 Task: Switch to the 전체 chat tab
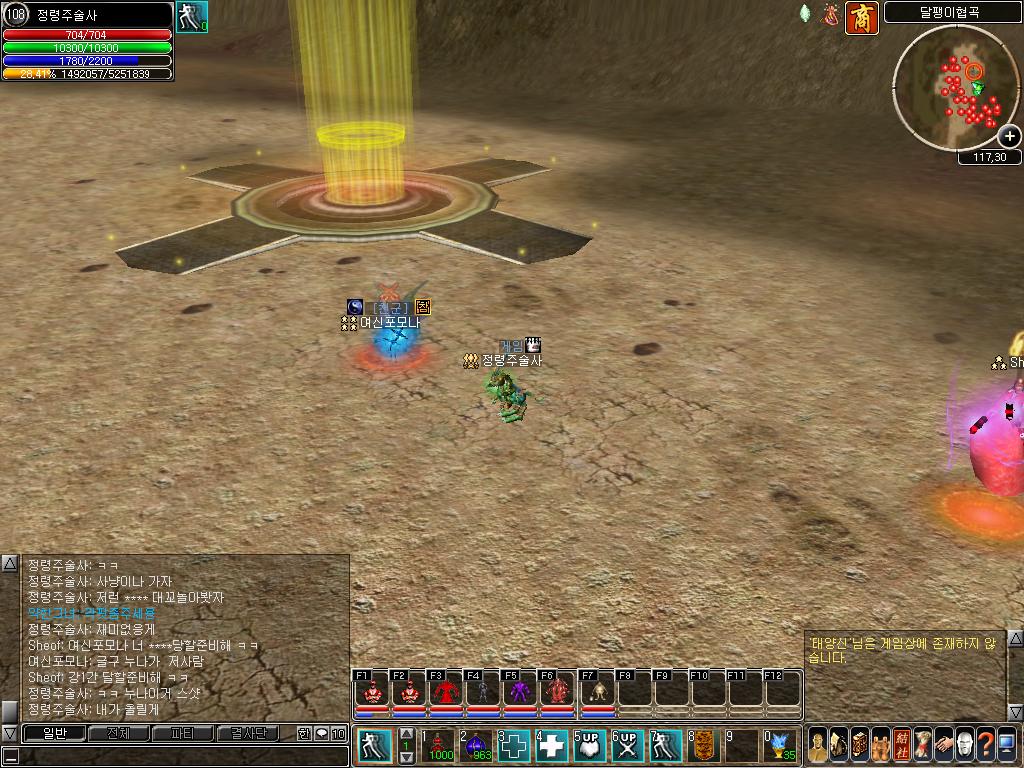pos(117,733)
